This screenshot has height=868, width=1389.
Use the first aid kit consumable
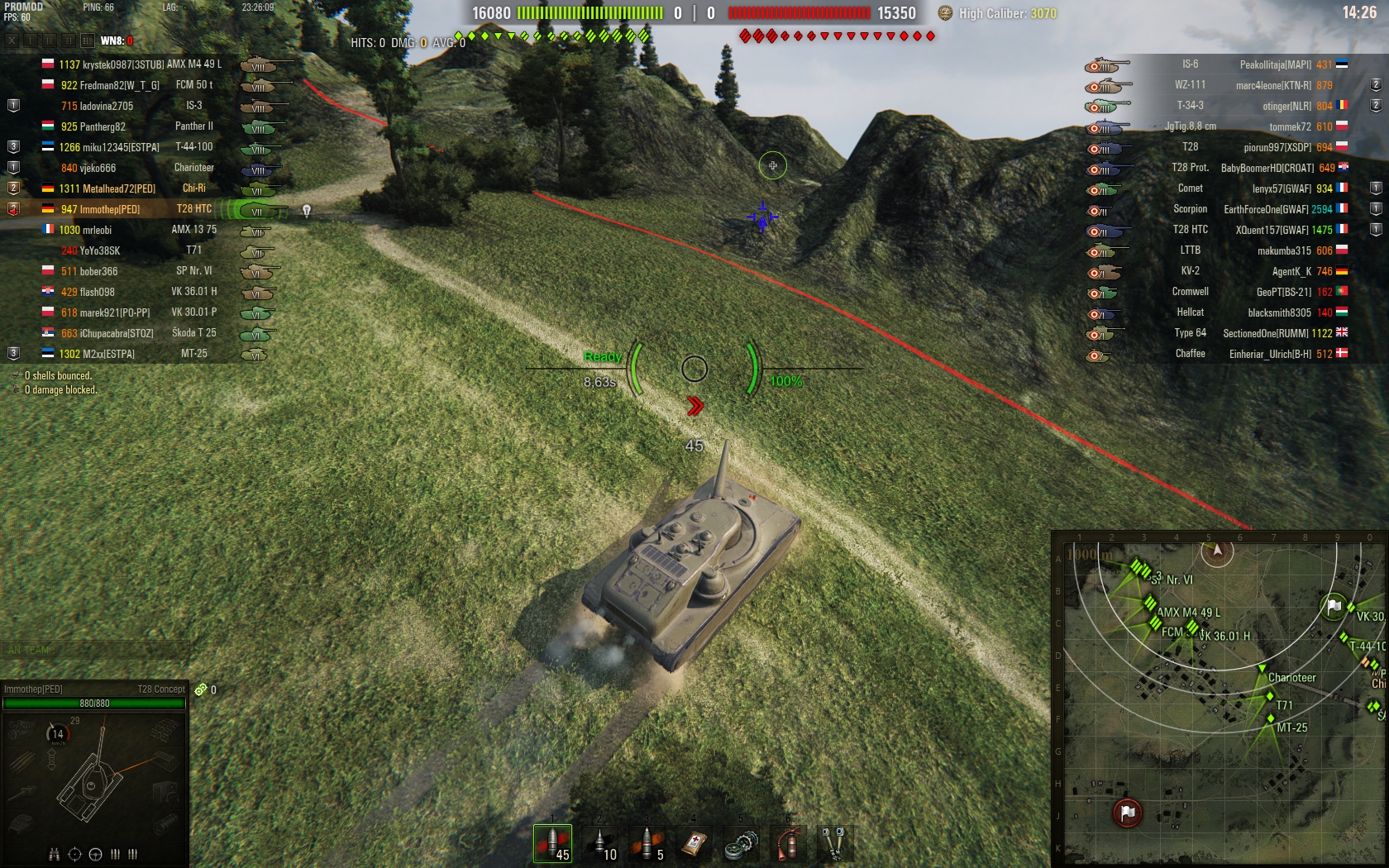694,844
